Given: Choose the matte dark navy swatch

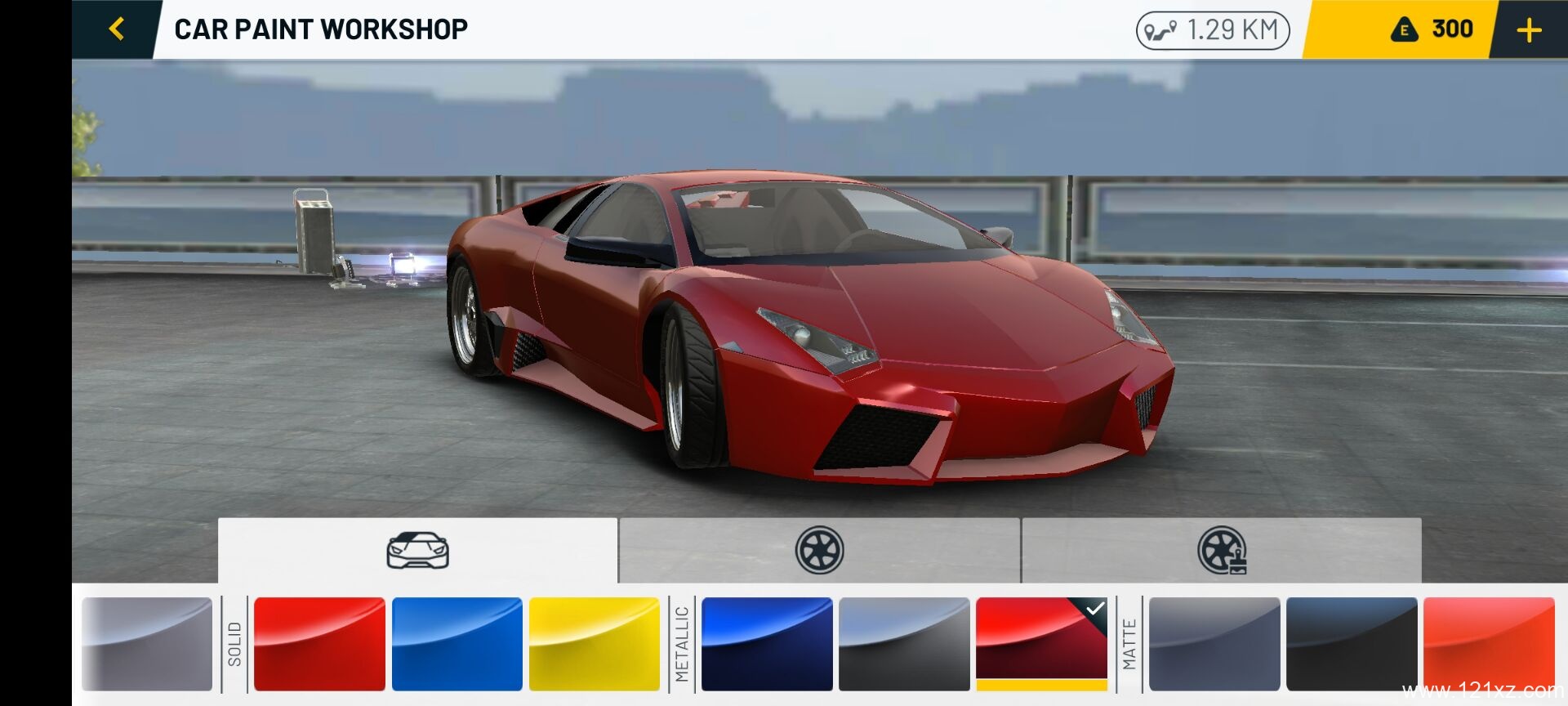Looking at the screenshot, I should click(1352, 644).
